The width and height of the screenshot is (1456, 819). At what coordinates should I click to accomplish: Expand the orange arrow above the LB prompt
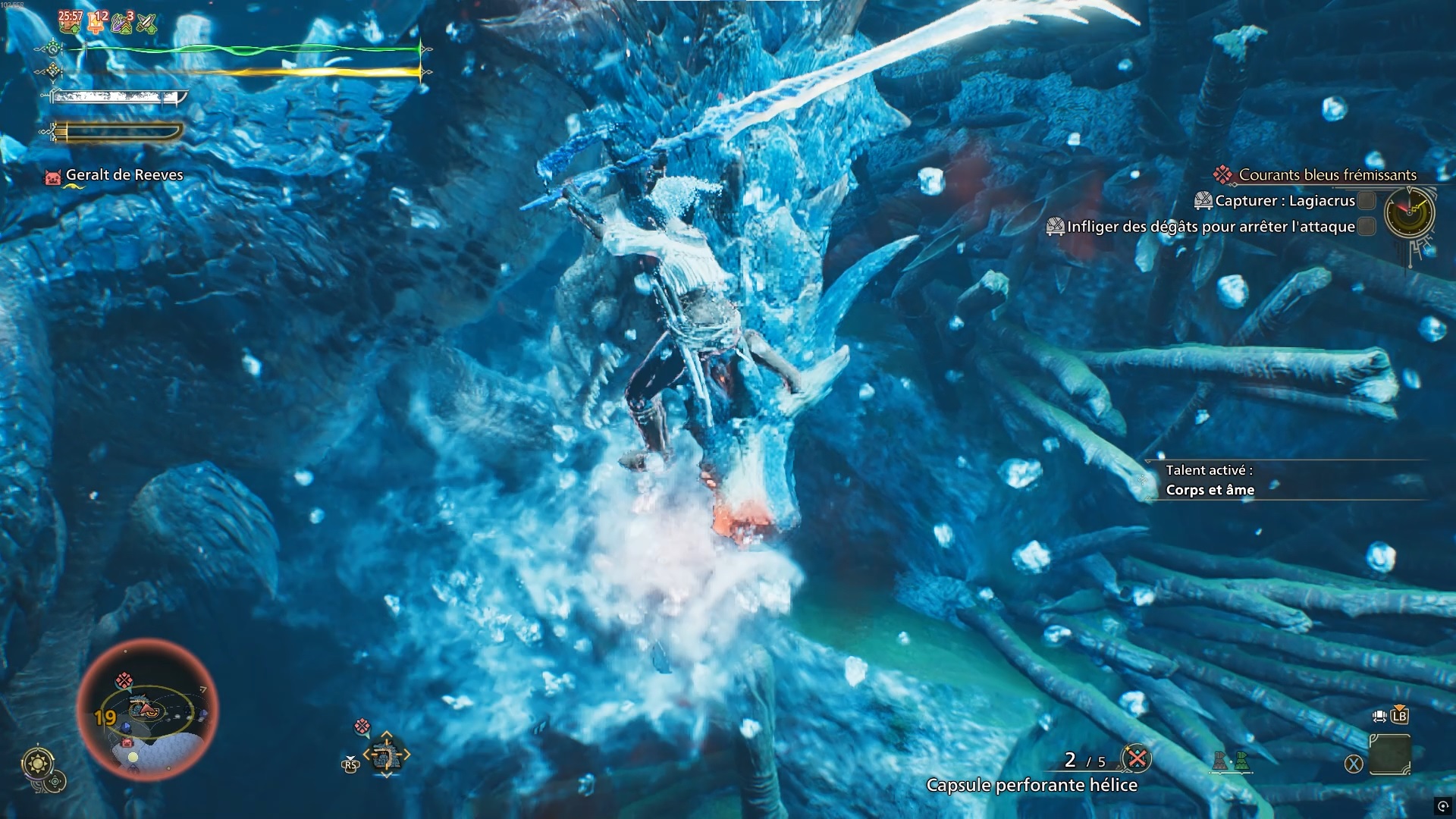tap(1399, 708)
